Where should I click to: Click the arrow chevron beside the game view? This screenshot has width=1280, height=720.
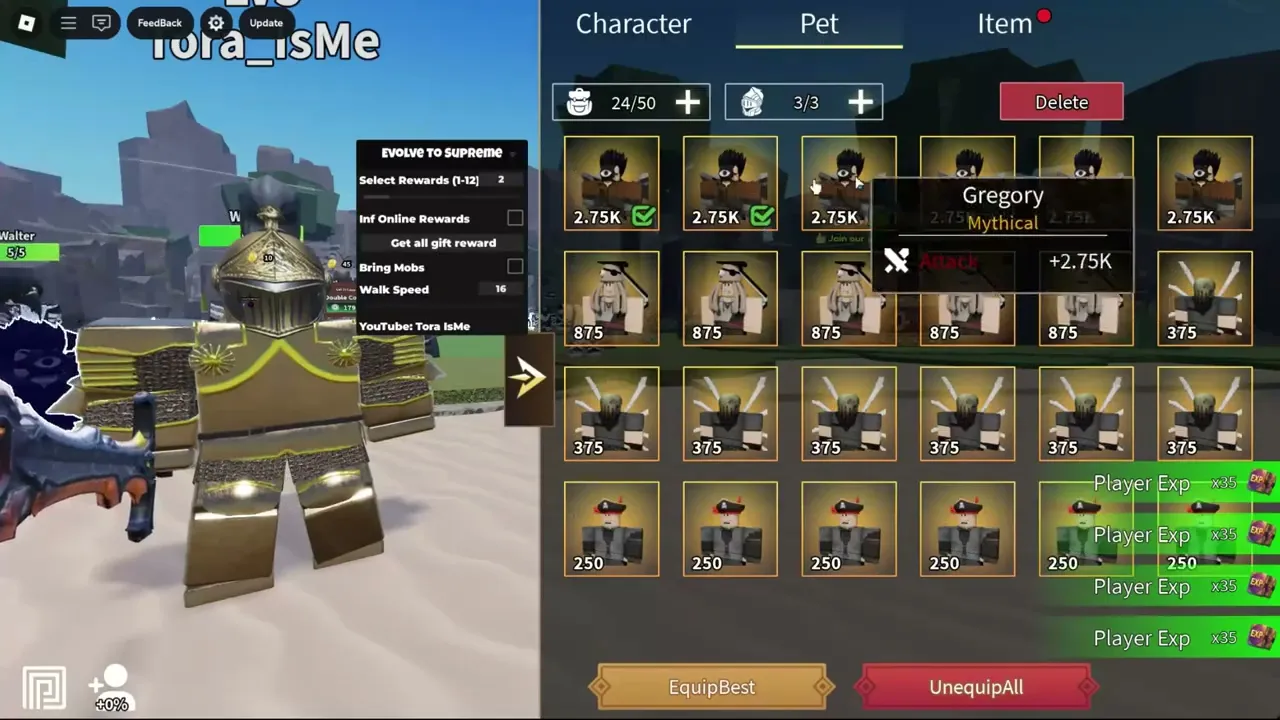(x=528, y=376)
